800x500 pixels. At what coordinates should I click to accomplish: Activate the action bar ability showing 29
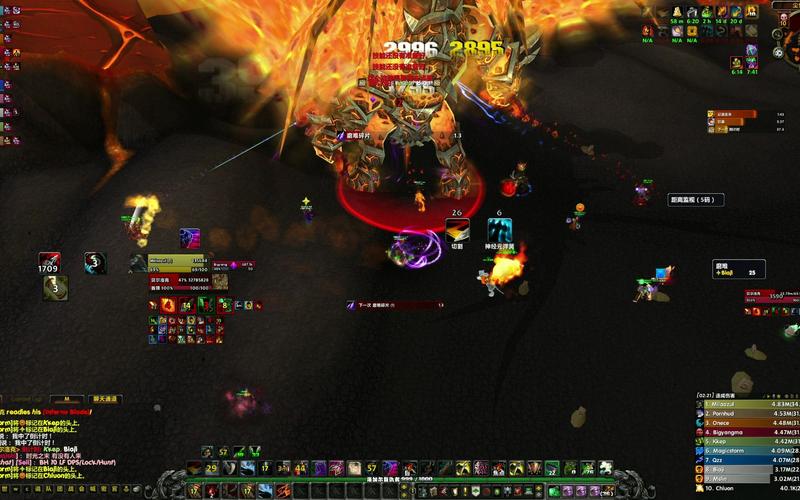(x=212, y=468)
